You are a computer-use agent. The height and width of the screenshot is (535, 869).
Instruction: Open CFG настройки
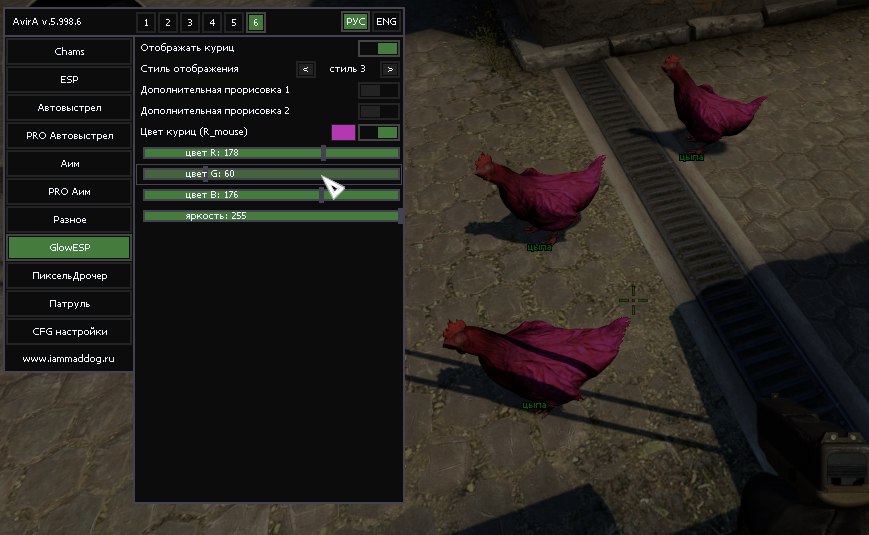click(x=69, y=331)
